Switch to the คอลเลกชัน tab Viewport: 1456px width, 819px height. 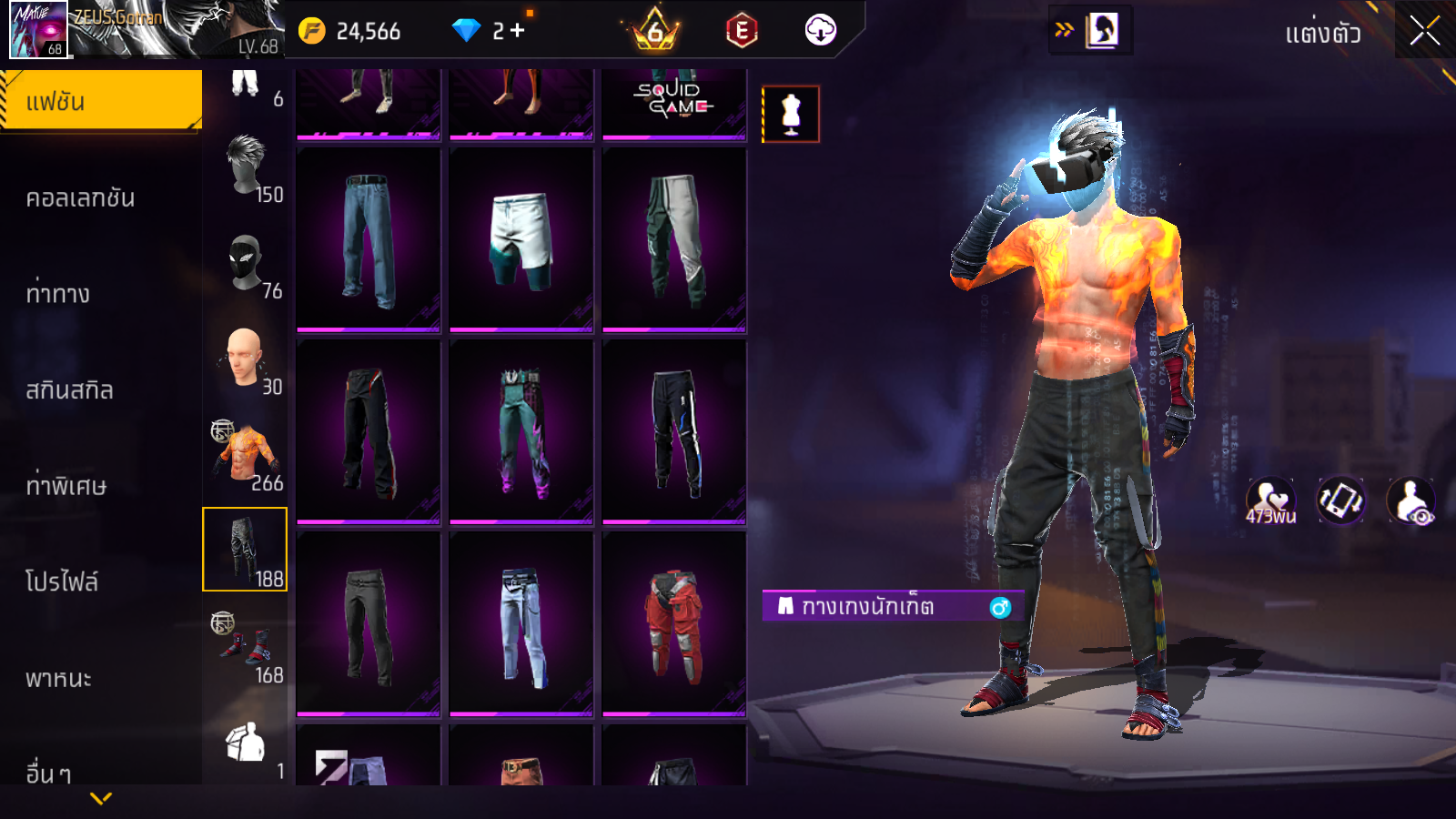point(82,198)
